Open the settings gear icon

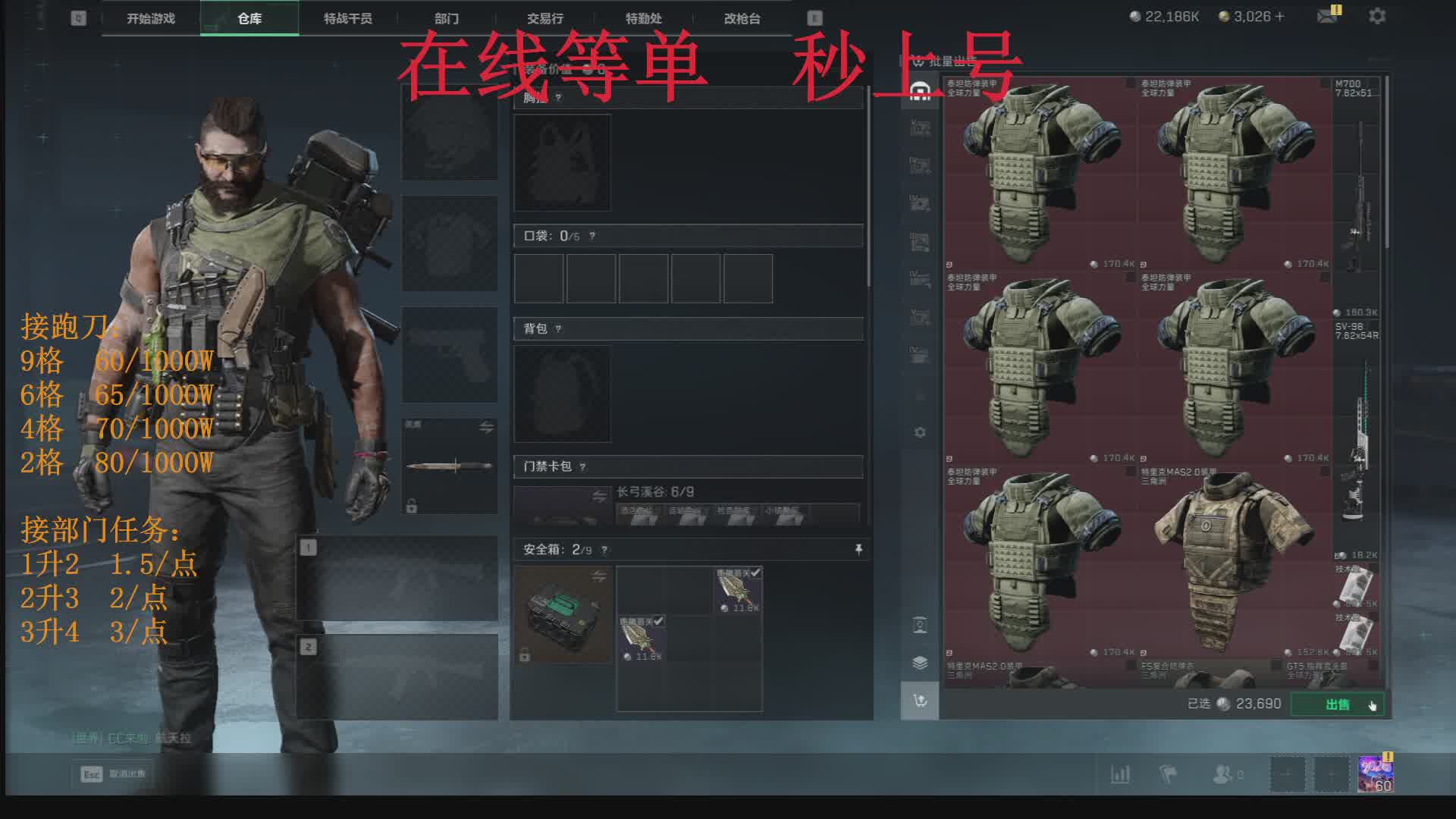point(1377,16)
